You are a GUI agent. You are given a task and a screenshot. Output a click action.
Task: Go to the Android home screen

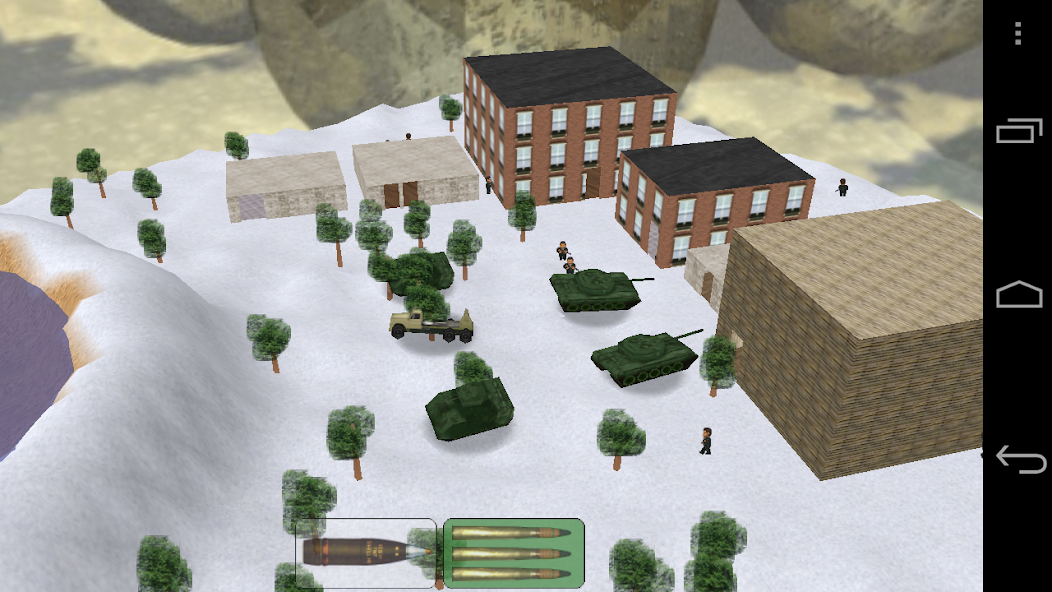(1018, 295)
